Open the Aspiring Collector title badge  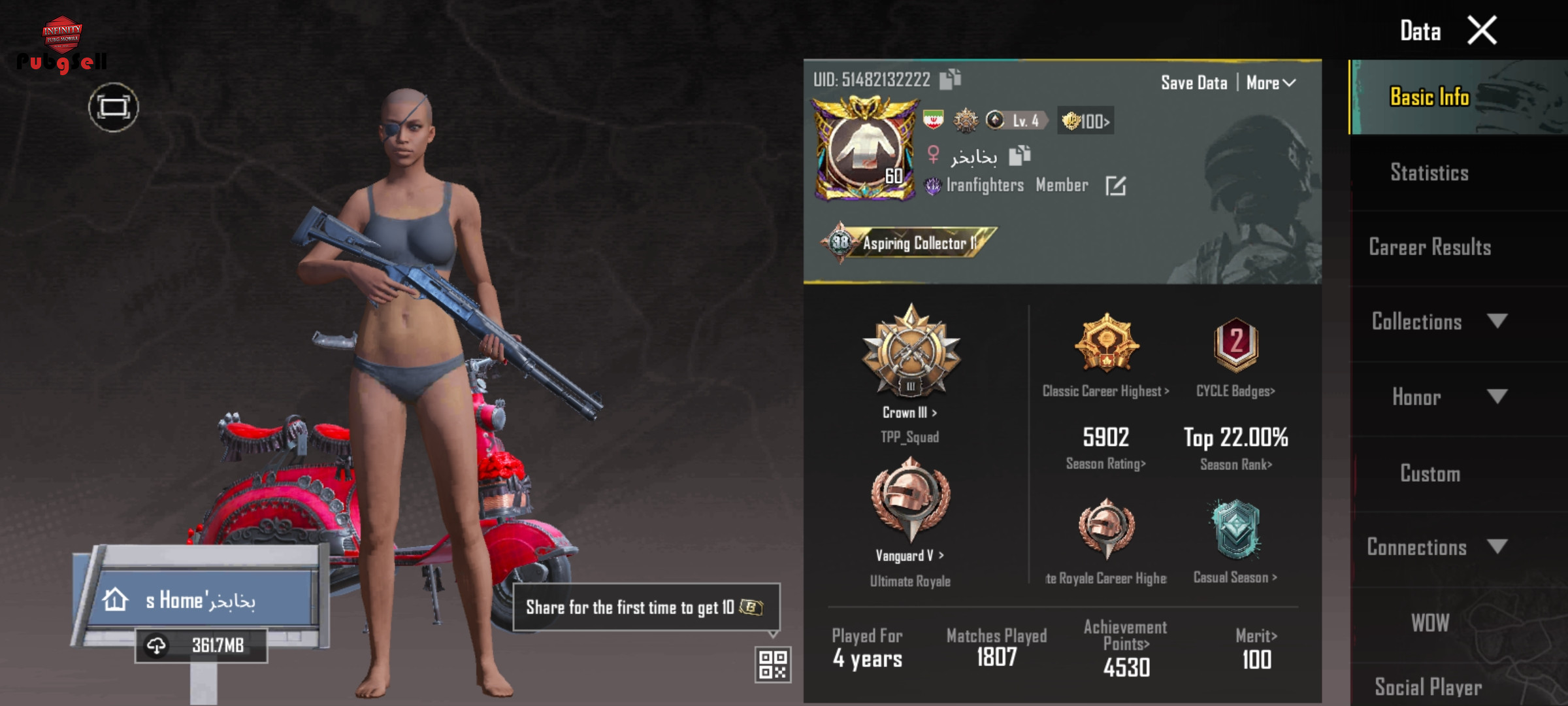908,243
